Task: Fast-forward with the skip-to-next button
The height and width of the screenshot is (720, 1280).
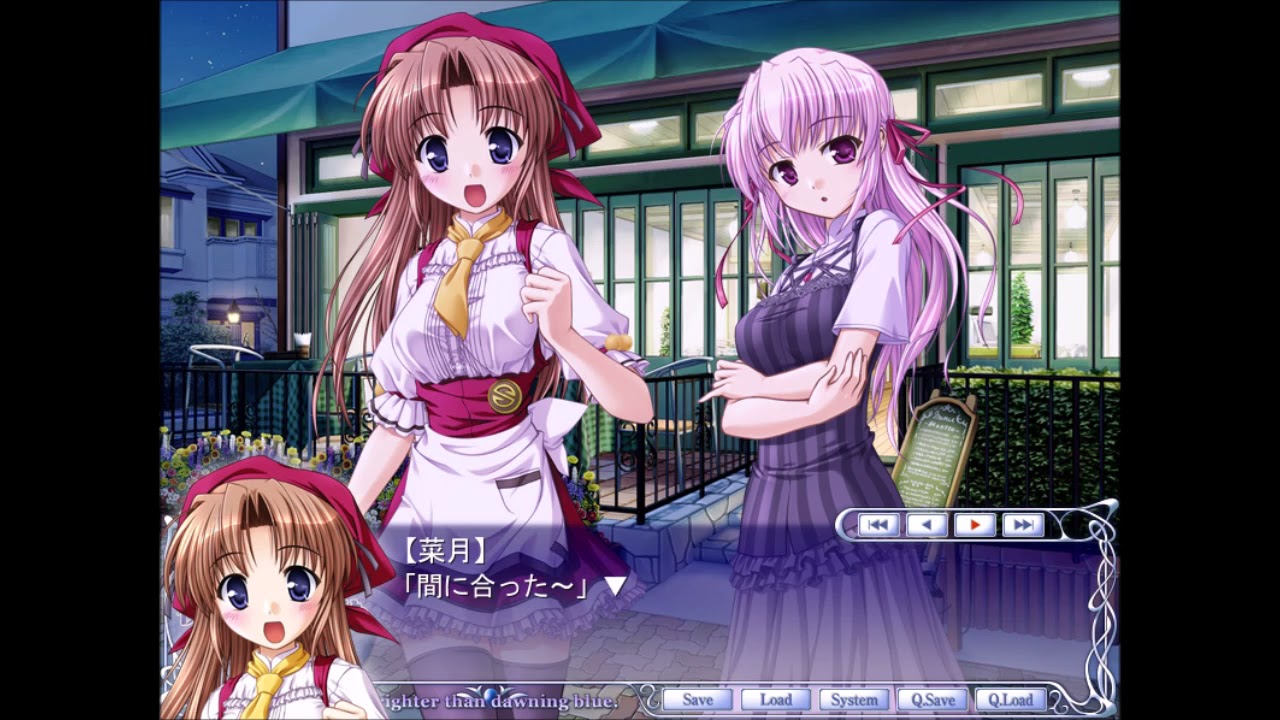Action: (1022, 524)
